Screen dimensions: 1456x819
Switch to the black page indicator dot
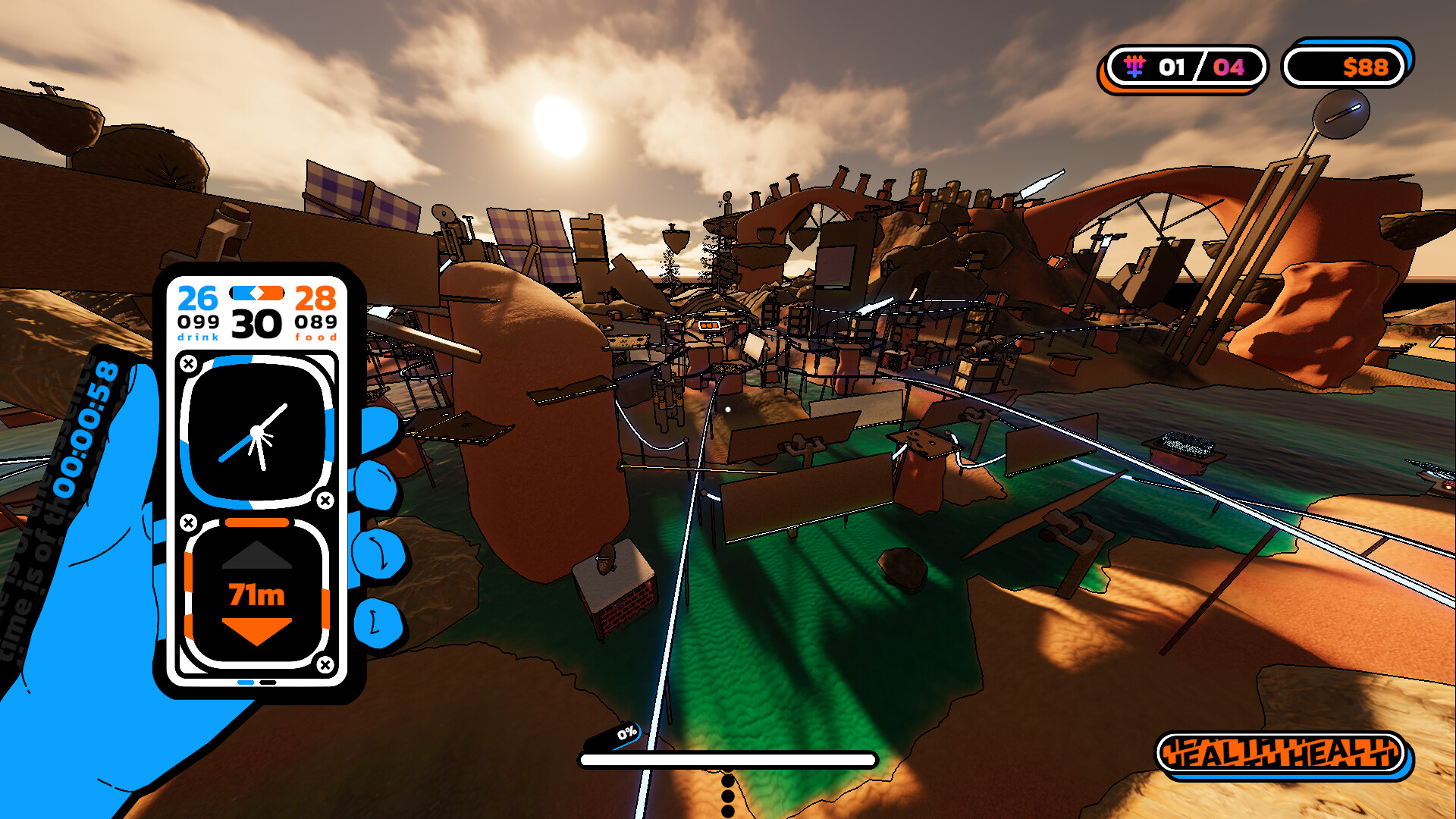tap(269, 683)
